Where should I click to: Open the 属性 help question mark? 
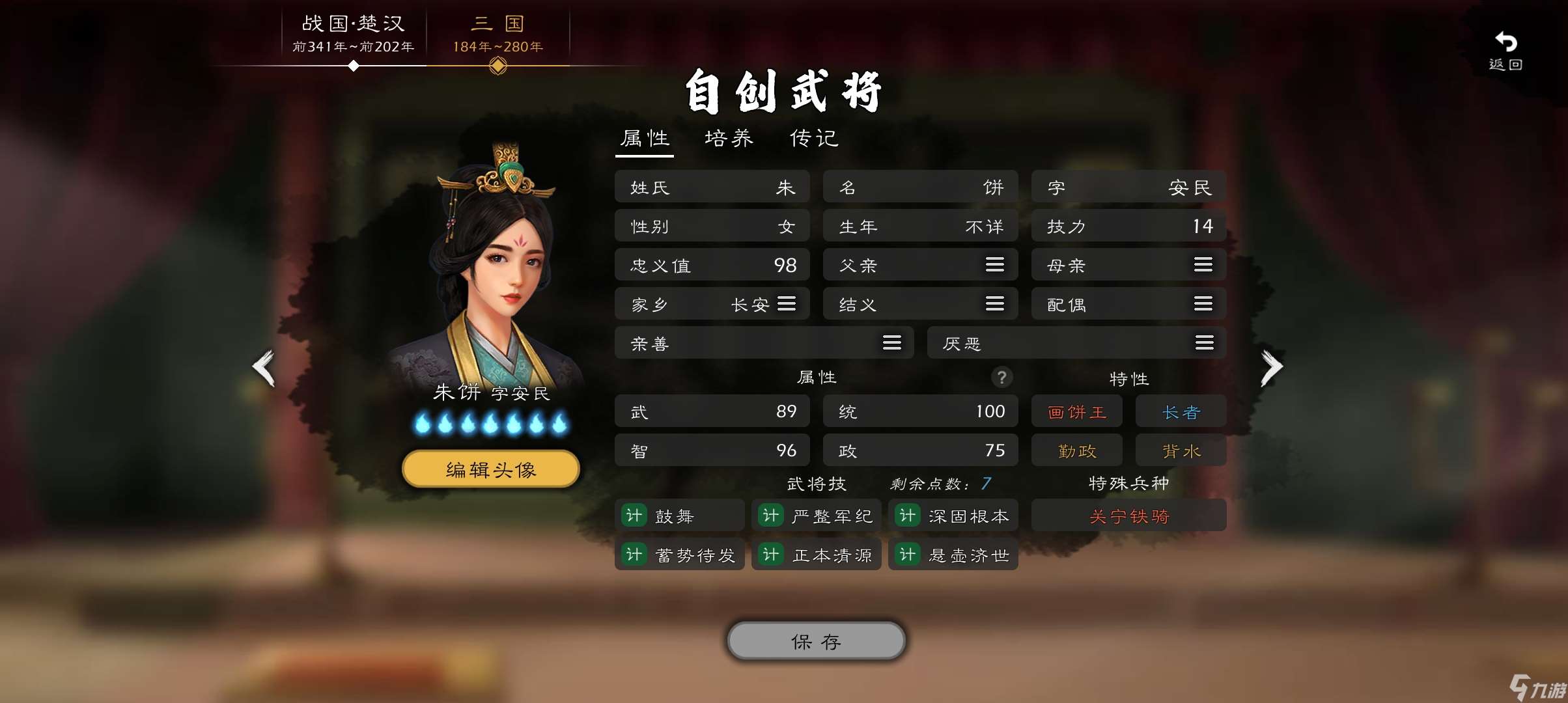click(1001, 378)
